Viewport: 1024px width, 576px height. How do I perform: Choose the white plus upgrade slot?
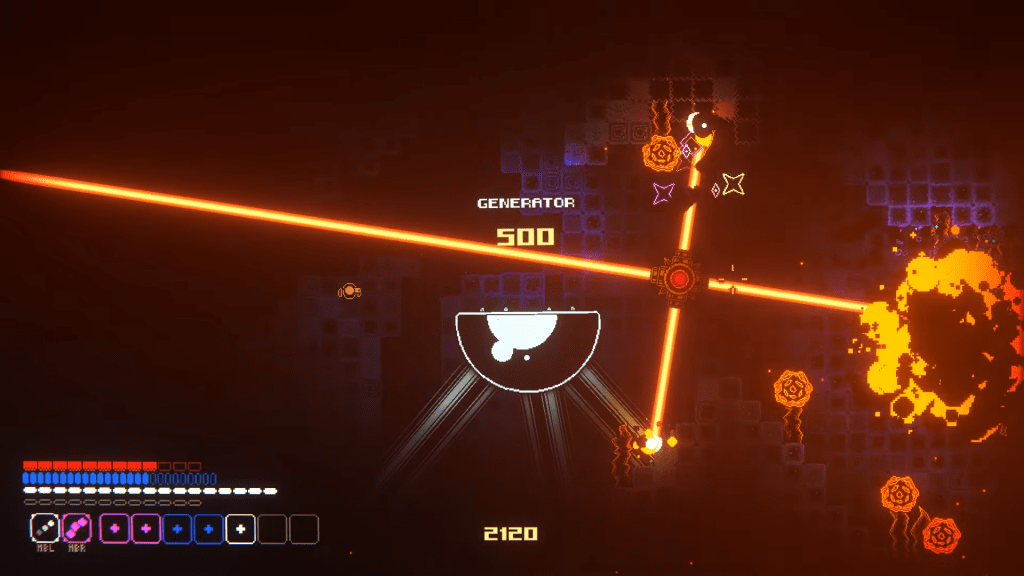[240, 528]
